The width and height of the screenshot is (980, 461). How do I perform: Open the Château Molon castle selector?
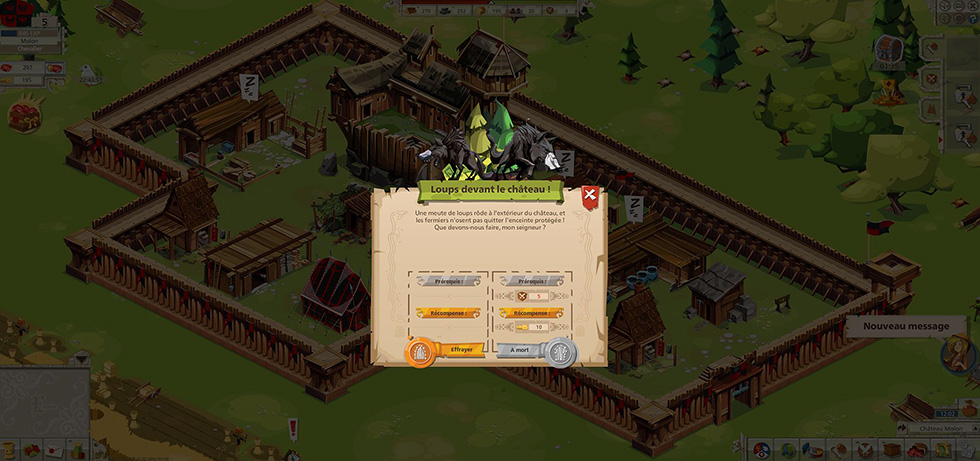(940, 427)
